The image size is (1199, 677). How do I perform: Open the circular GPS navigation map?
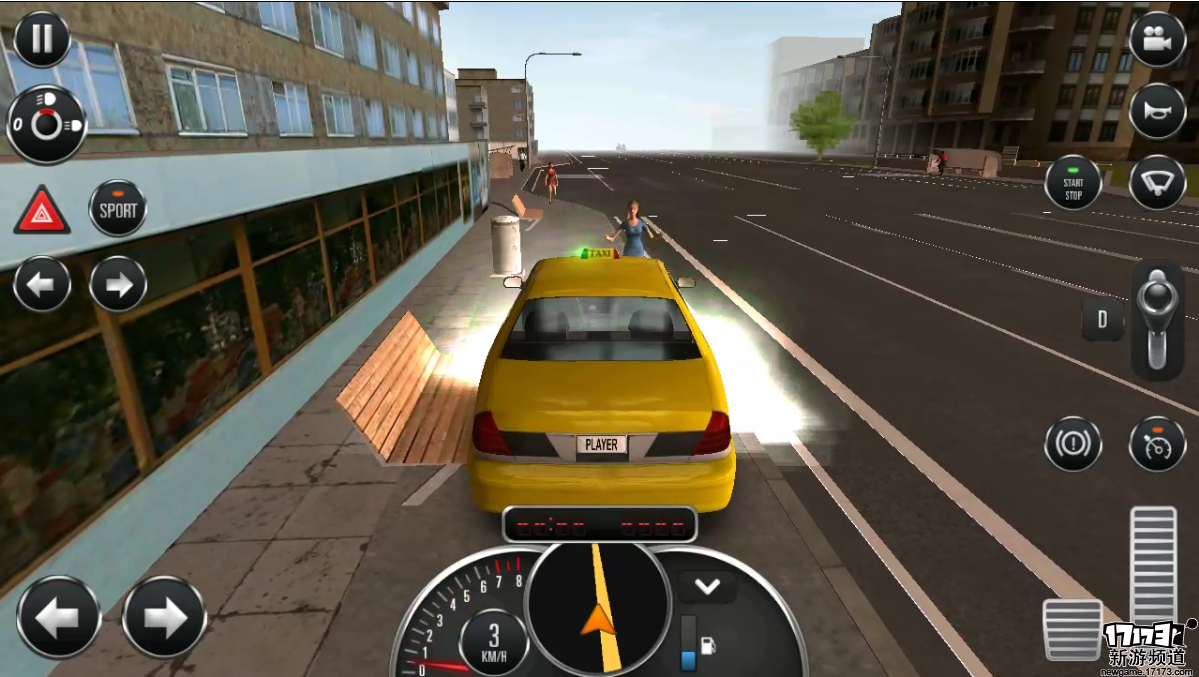(598, 605)
